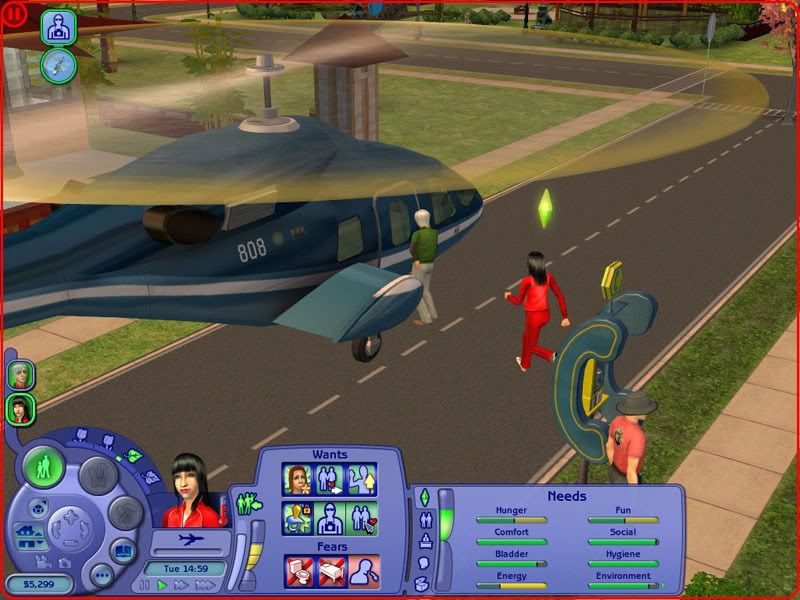The width and height of the screenshot is (800, 600).
Task: Set game speed to normal play
Action: [x=161, y=585]
